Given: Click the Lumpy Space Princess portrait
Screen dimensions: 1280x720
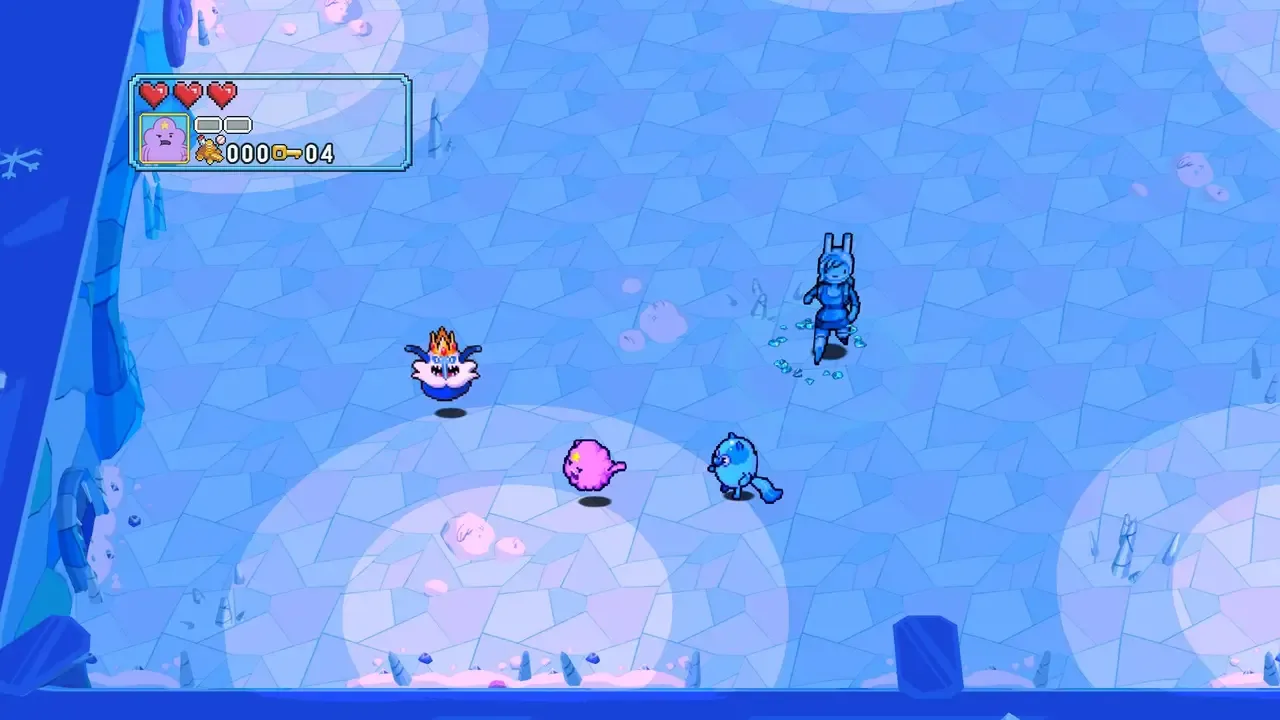Looking at the screenshot, I should (163, 137).
